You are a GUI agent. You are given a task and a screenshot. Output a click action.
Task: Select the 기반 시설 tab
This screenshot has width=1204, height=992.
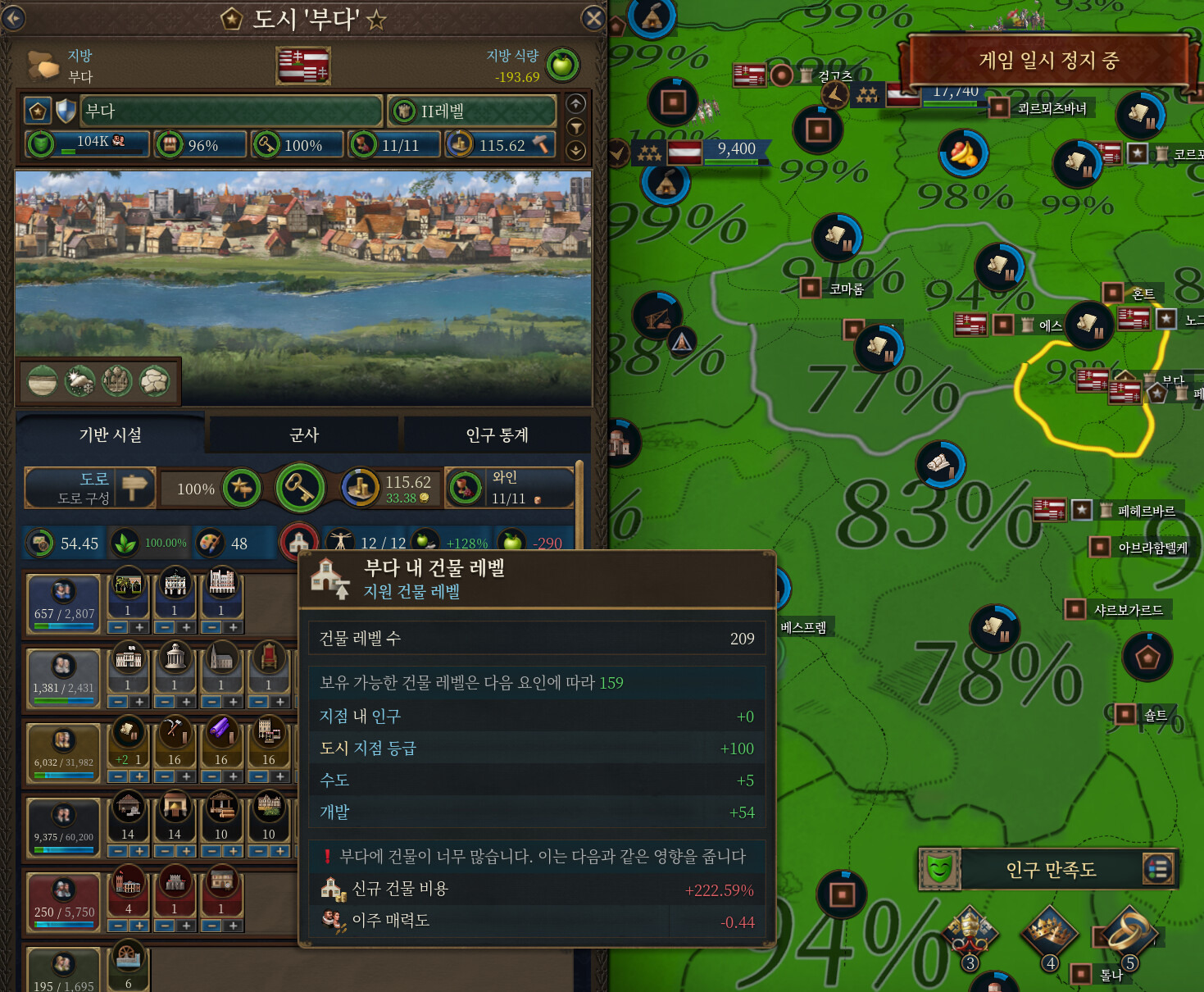pyautogui.click(x=111, y=435)
